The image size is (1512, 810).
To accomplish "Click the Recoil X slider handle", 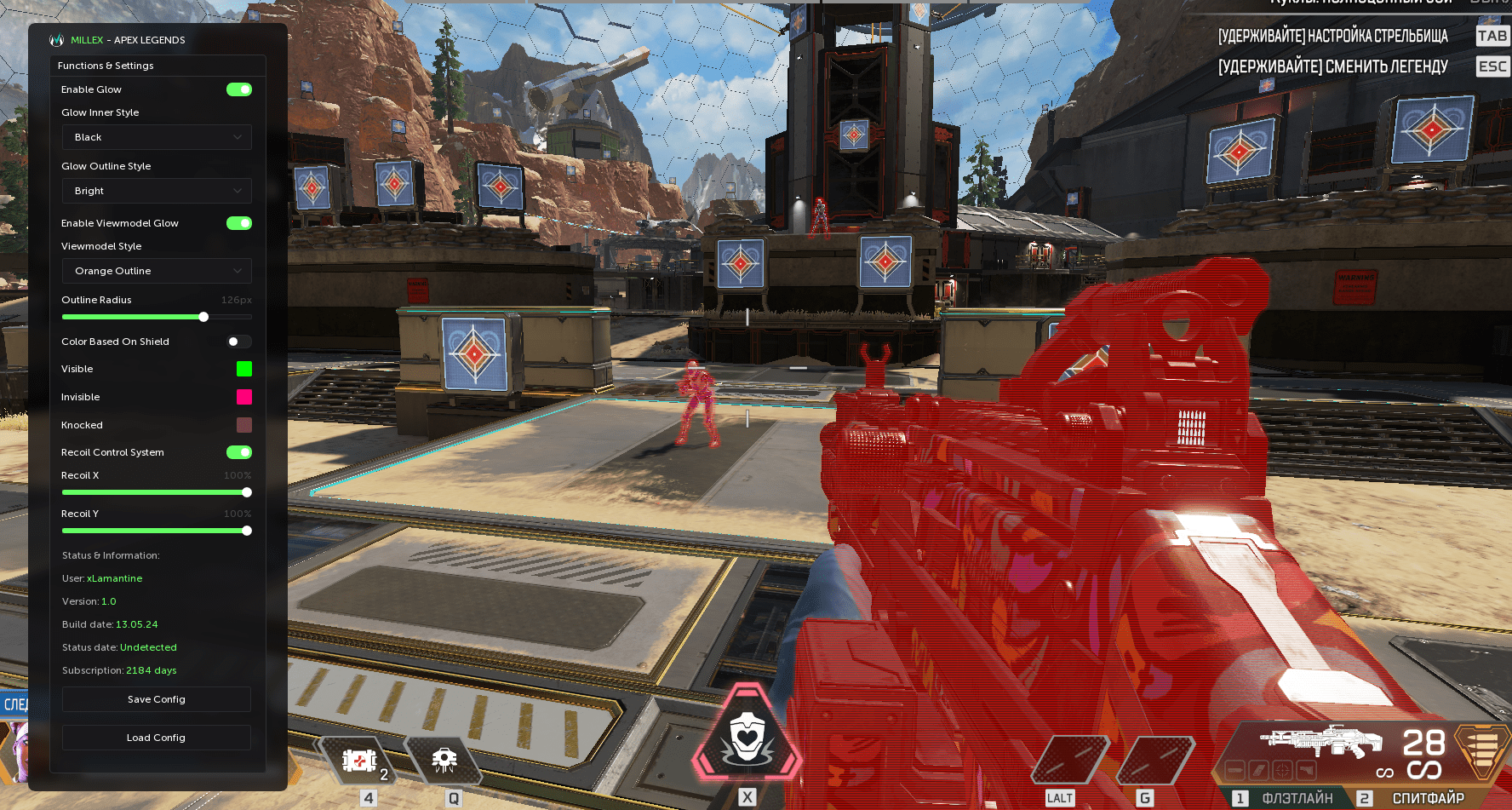I will (x=247, y=492).
